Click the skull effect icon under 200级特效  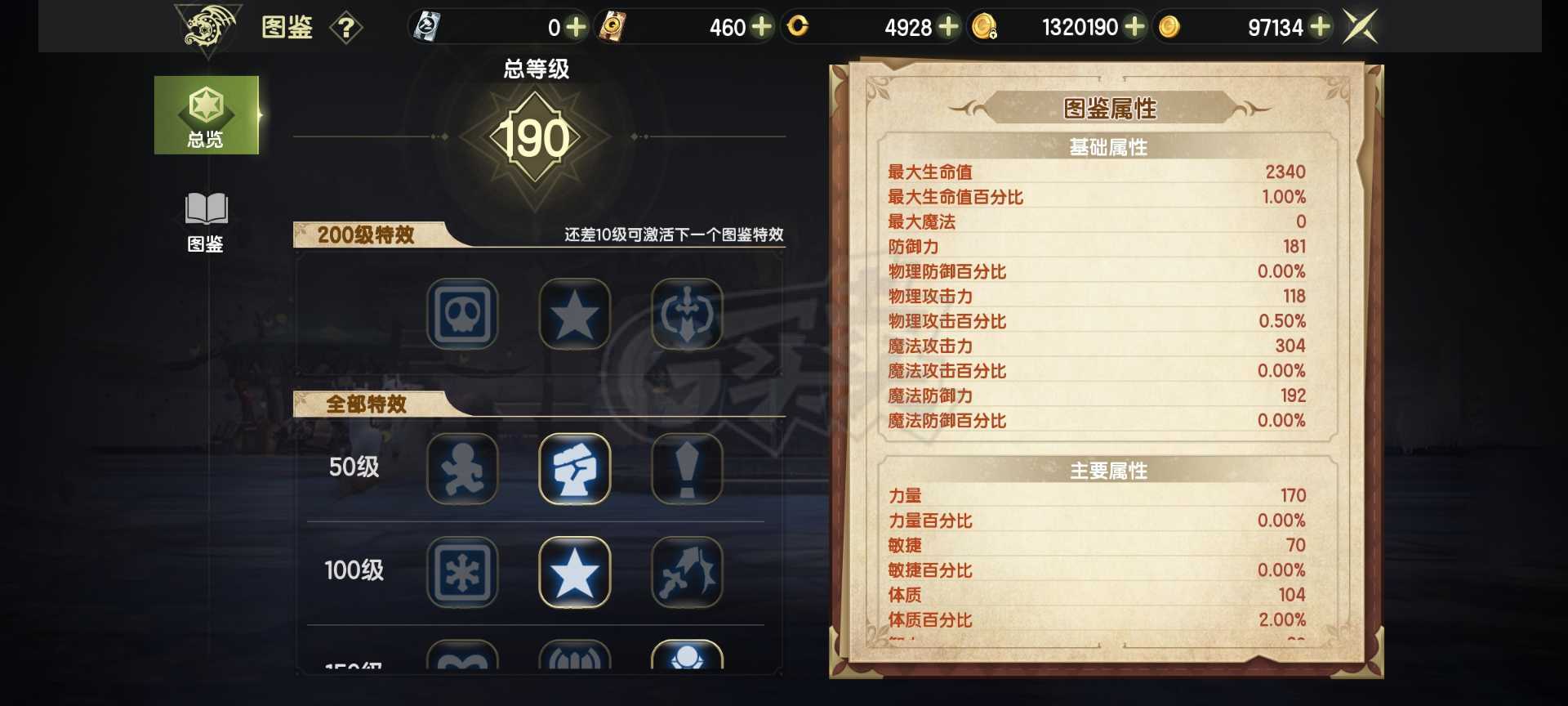click(462, 314)
